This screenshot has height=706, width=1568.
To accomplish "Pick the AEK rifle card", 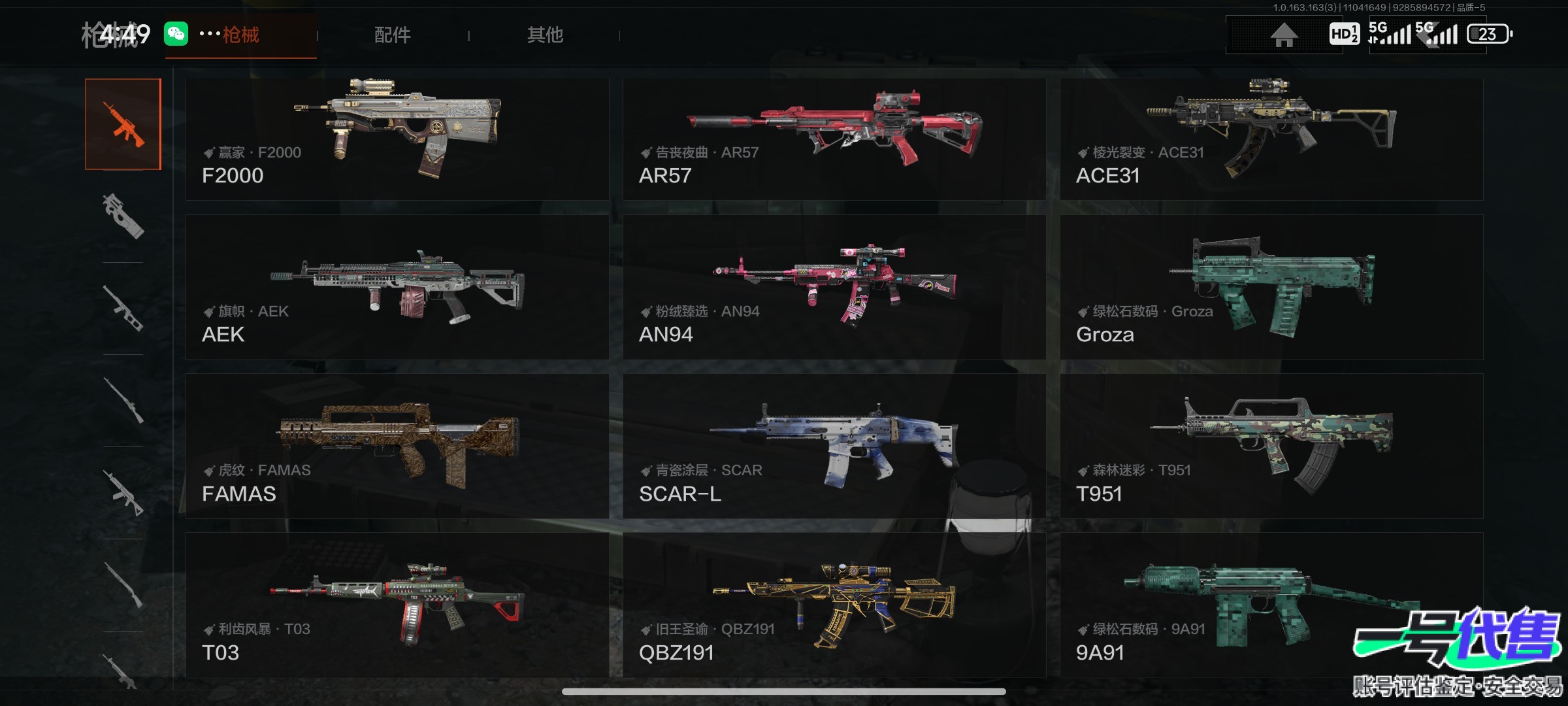I will 397,287.
